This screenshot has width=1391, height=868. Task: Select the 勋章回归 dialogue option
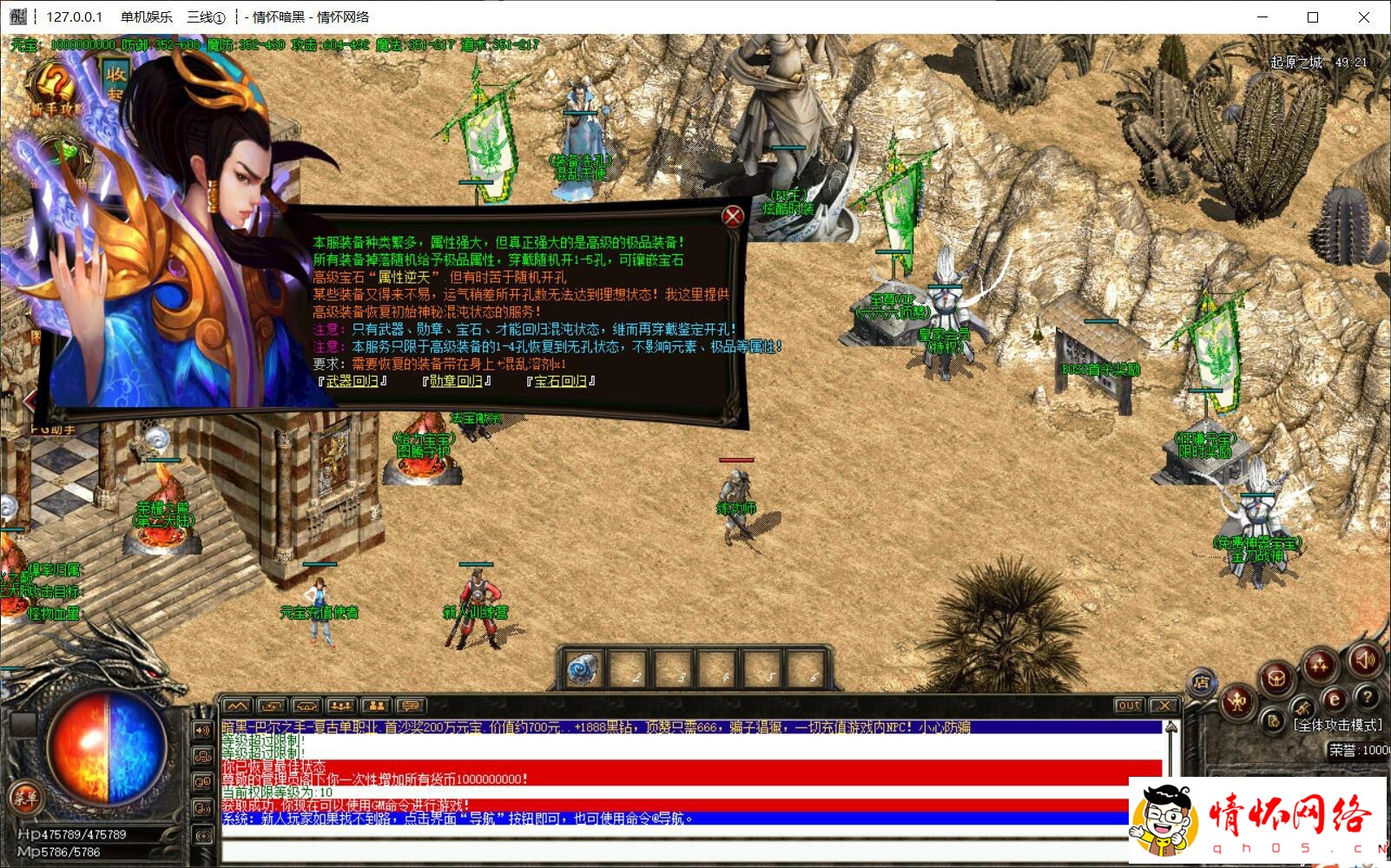click(457, 381)
